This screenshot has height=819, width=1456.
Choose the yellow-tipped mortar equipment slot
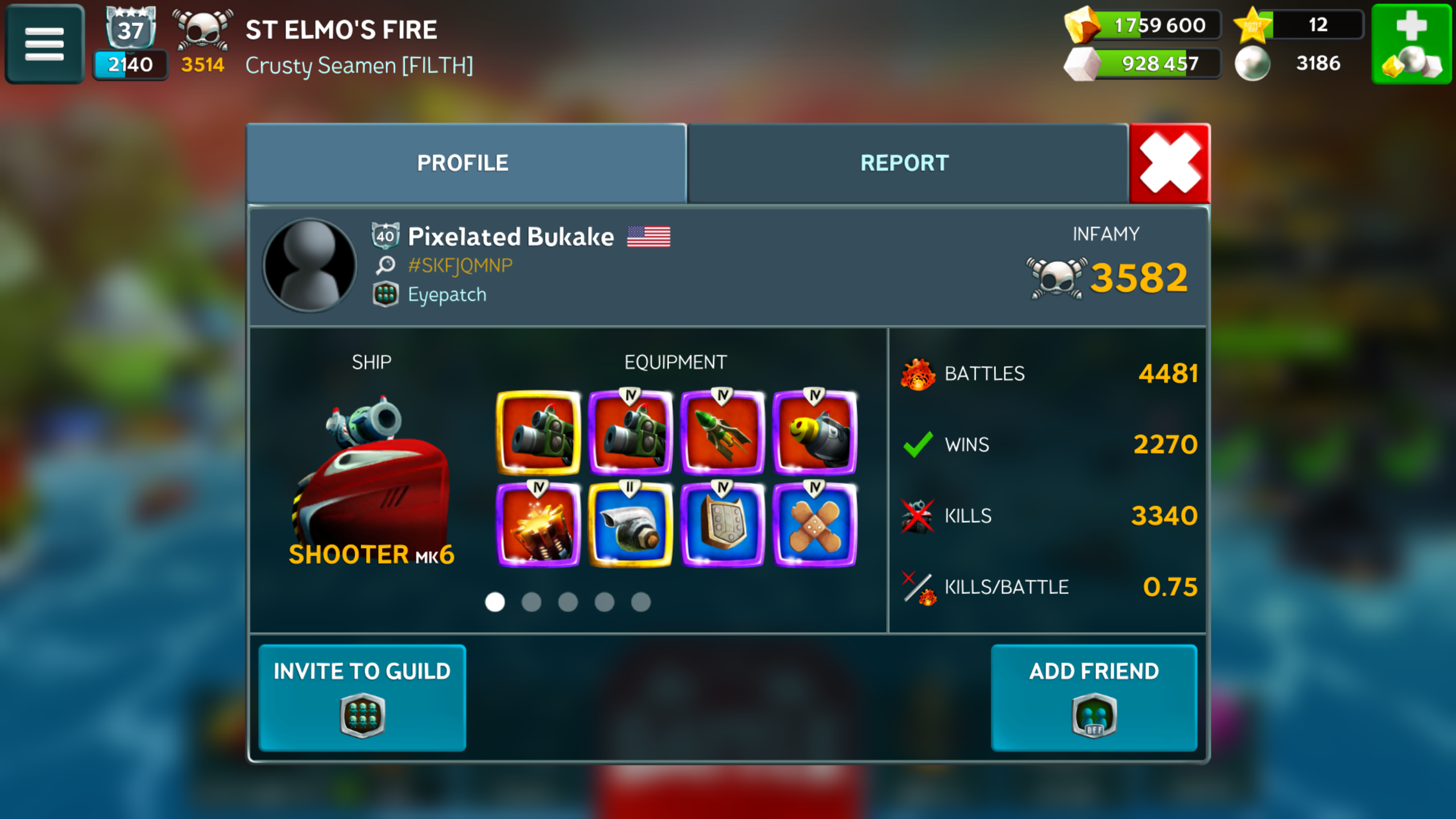[814, 433]
